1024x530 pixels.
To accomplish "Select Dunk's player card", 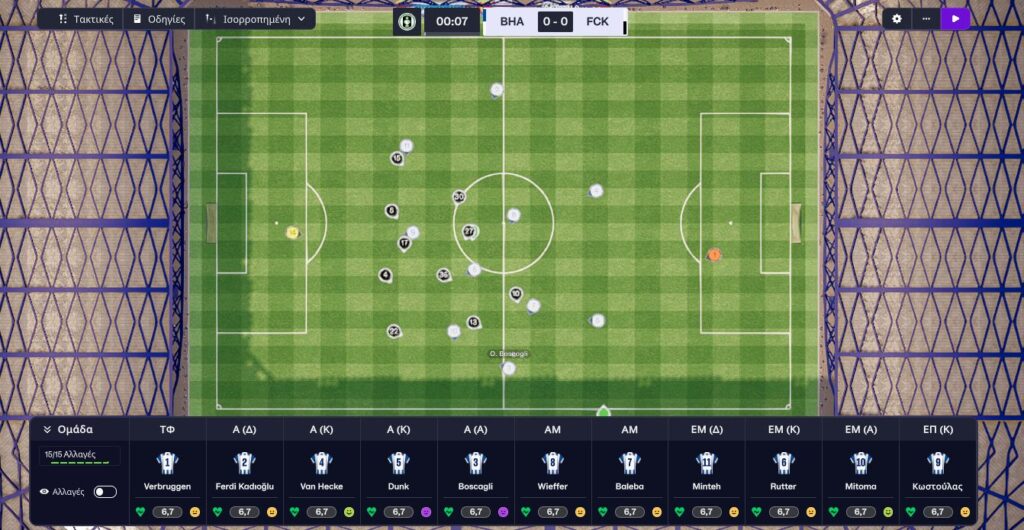I will (x=399, y=472).
